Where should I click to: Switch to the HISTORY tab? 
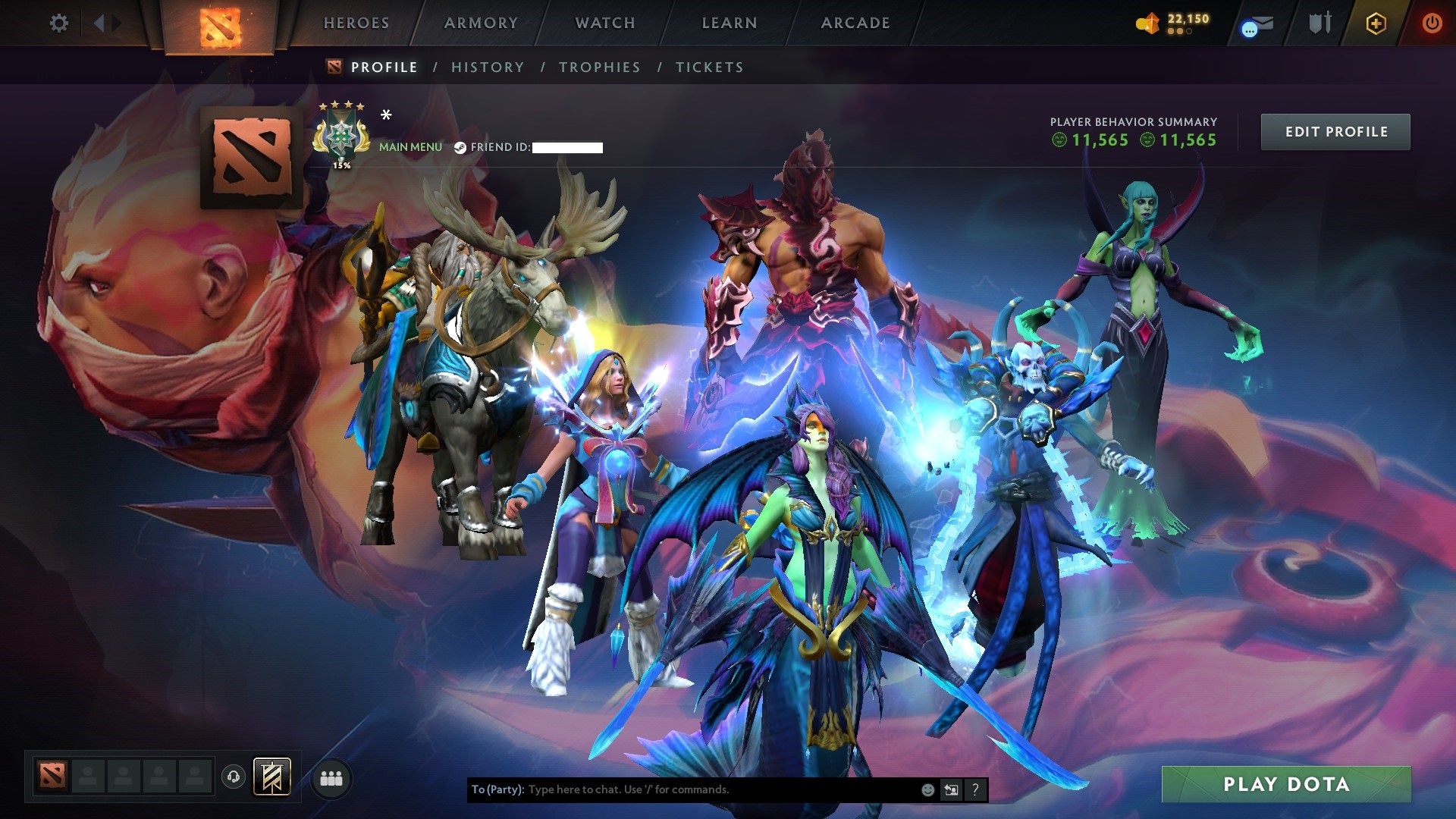tap(487, 67)
